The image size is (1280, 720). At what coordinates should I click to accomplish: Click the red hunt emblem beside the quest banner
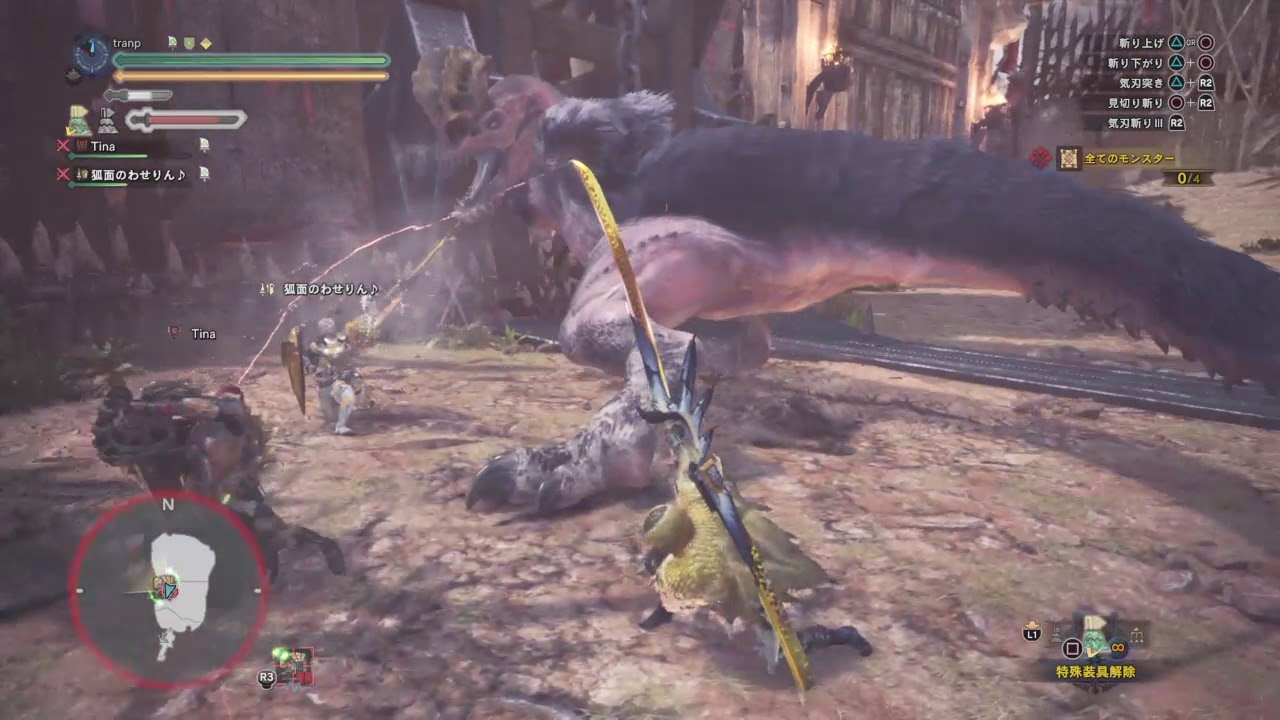tap(1040, 157)
